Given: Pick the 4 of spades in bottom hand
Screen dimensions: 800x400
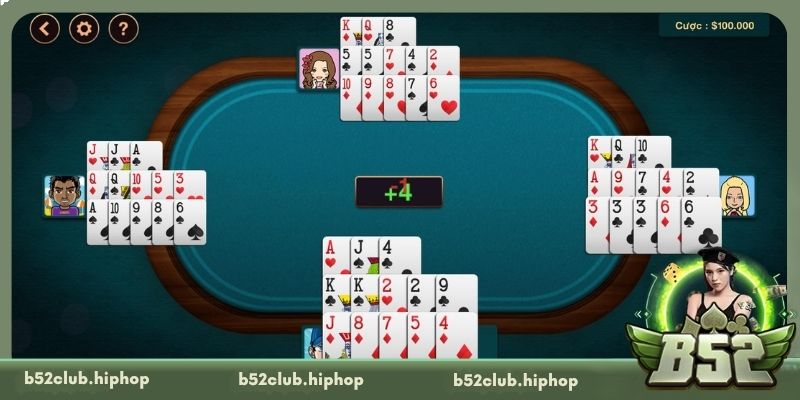Looking at the screenshot, I should pos(399,255).
